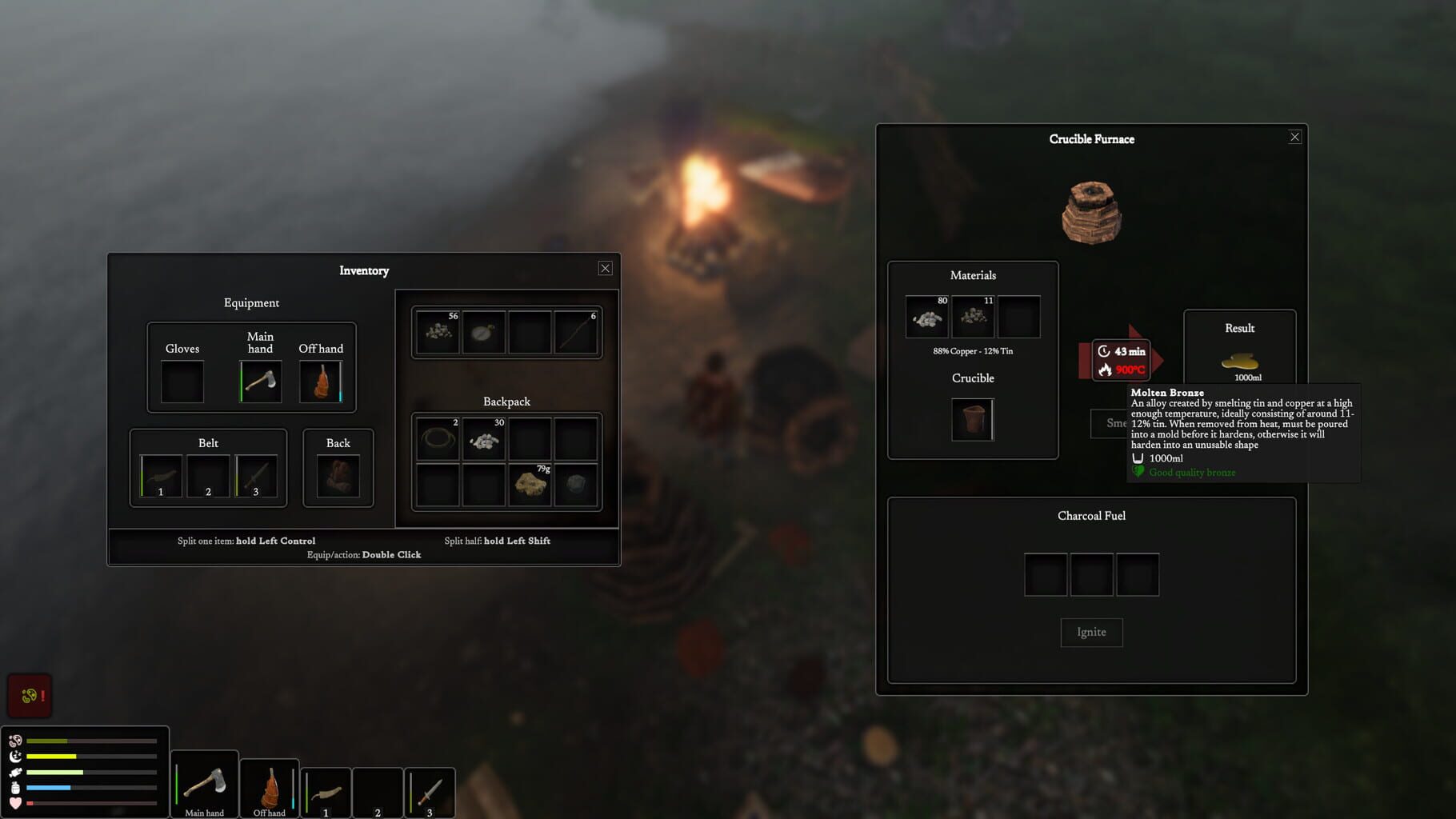This screenshot has height=819, width=1456.
Task: Select the 79g gold nugget in the Backpack
Action: [530, 483]
